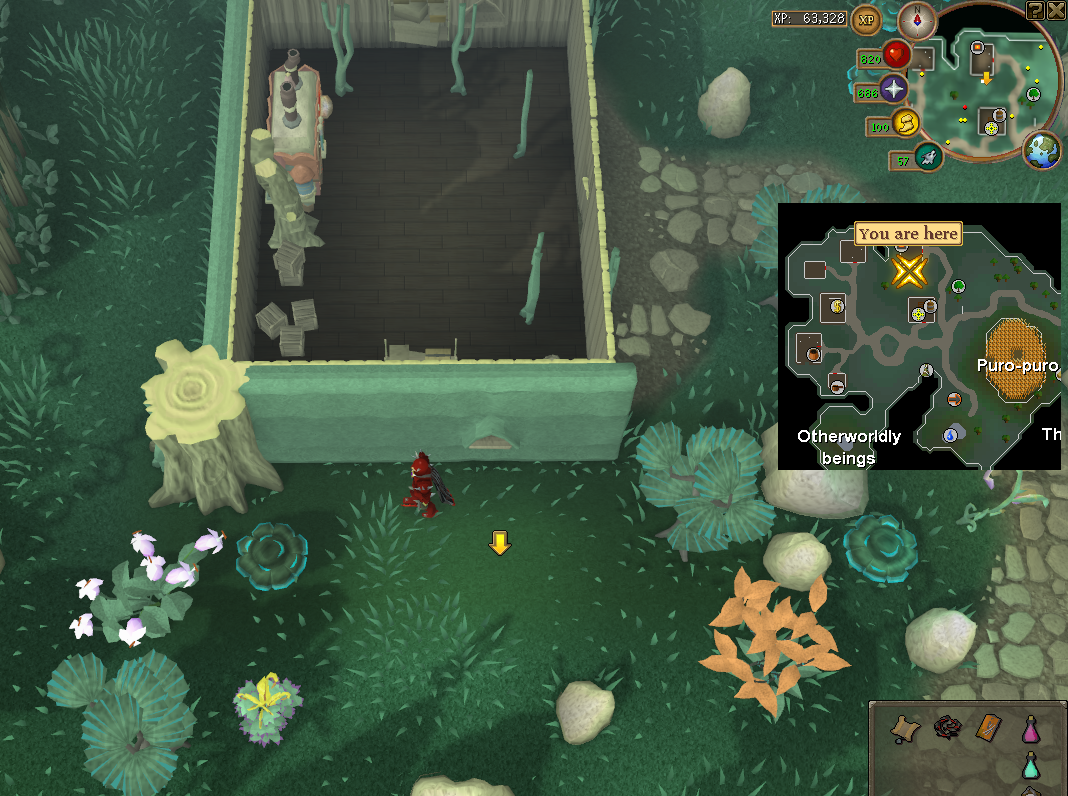Select the orange book in inventory
This screenshot has height=796, width=1068.
point(988,728)
